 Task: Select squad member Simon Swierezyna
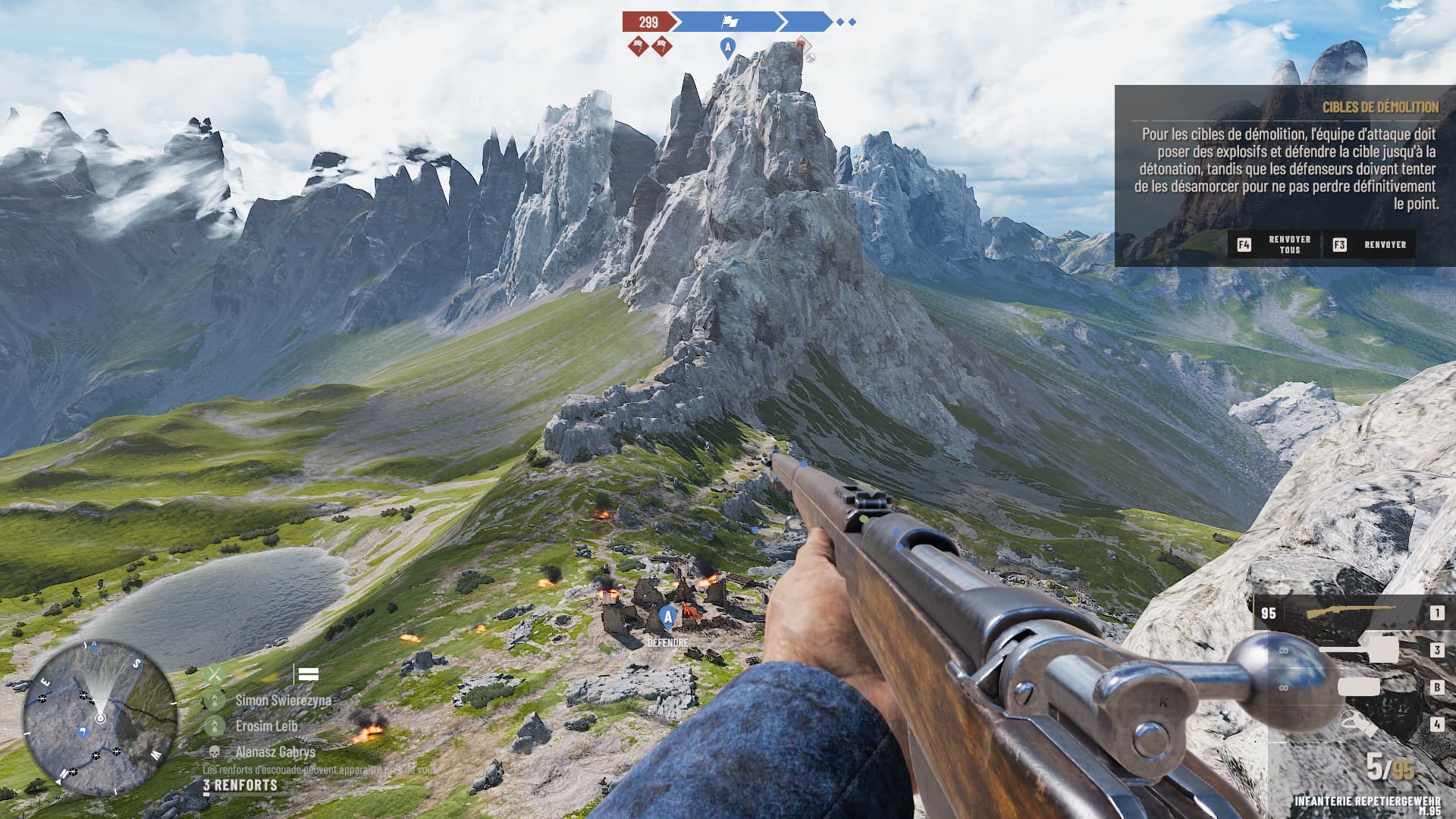[283, 700]
